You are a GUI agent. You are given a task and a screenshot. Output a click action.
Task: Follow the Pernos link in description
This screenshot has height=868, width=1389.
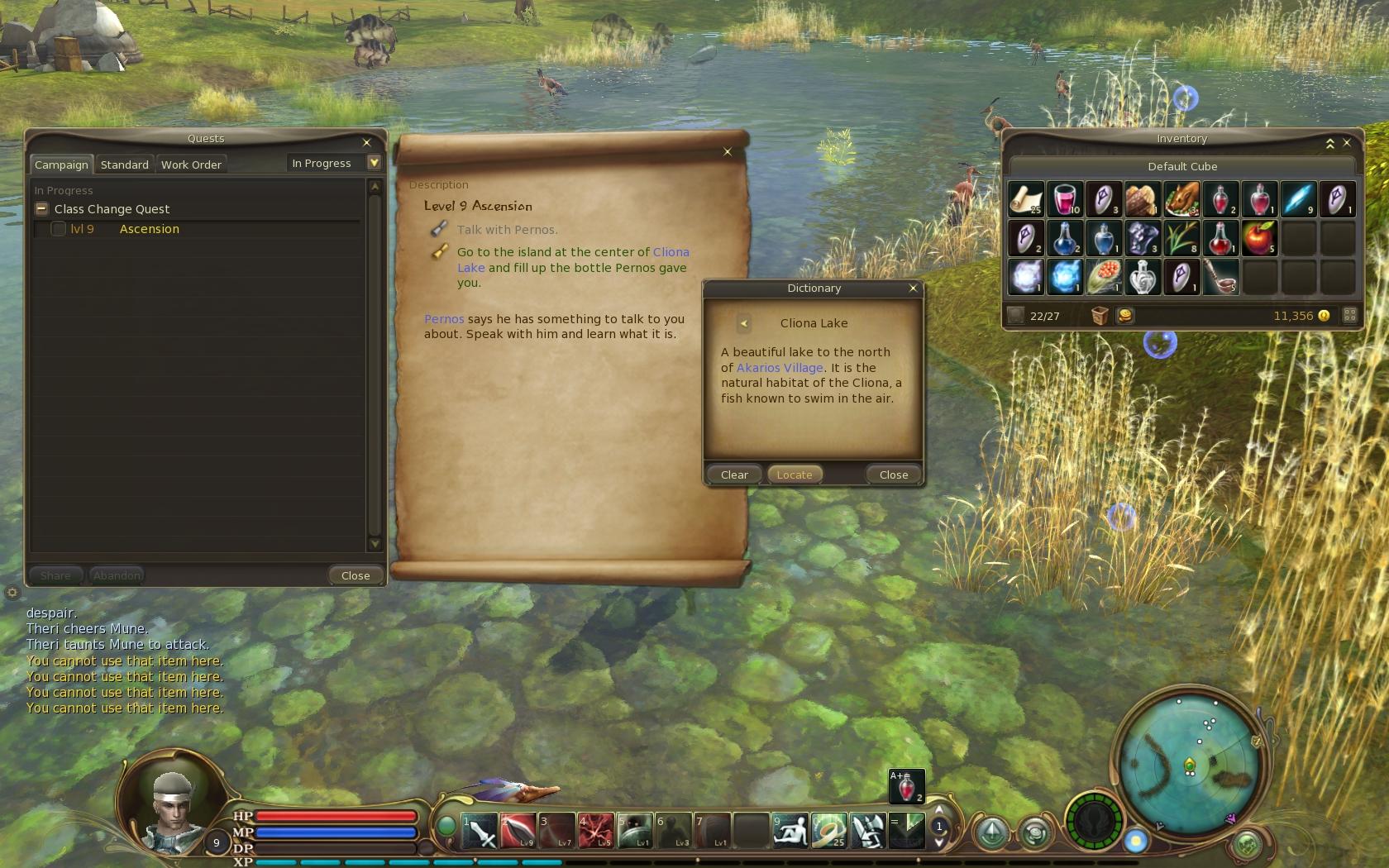pos(444,319)
